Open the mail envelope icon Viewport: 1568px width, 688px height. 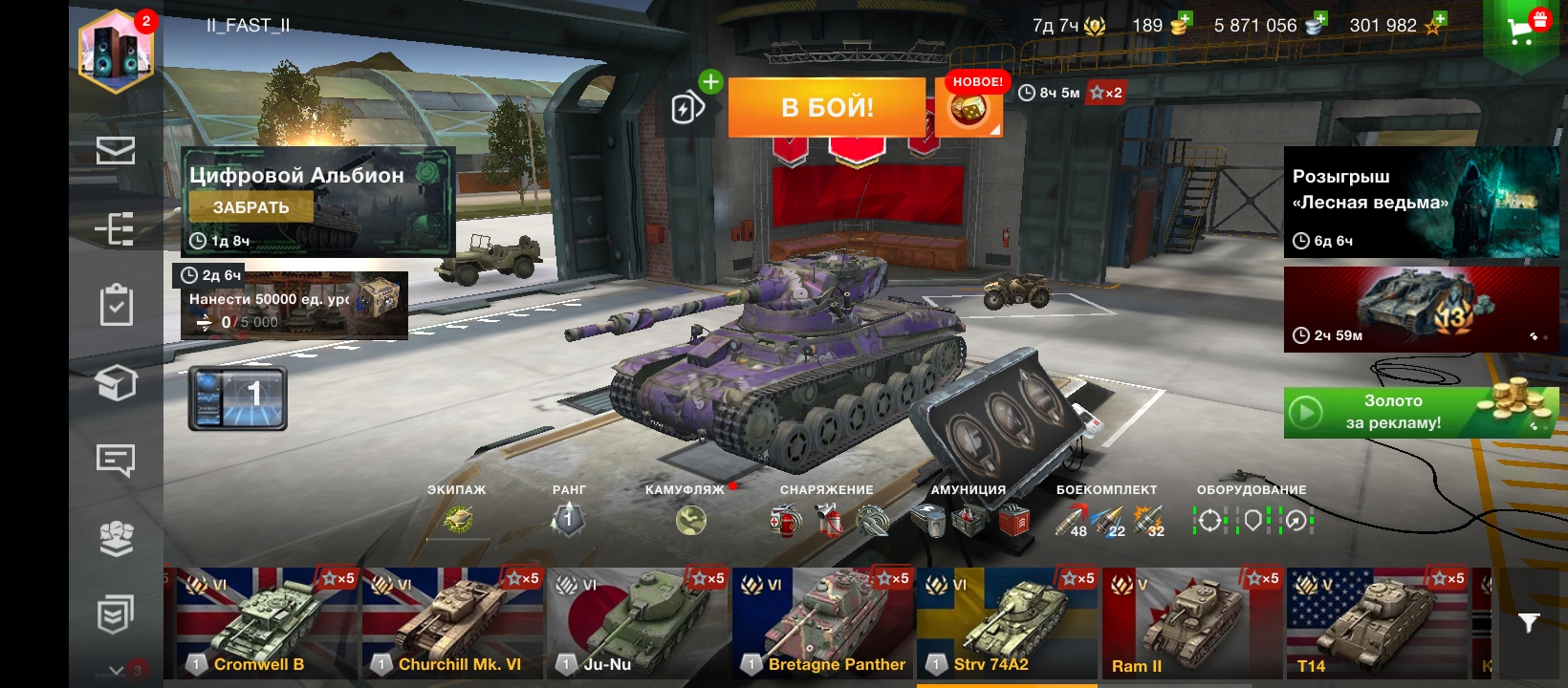(x=116, y=151)
